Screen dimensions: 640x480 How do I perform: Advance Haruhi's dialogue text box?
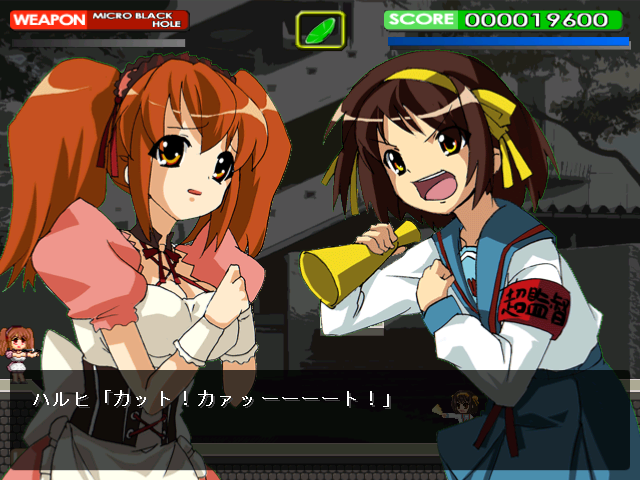click(320, 402)
